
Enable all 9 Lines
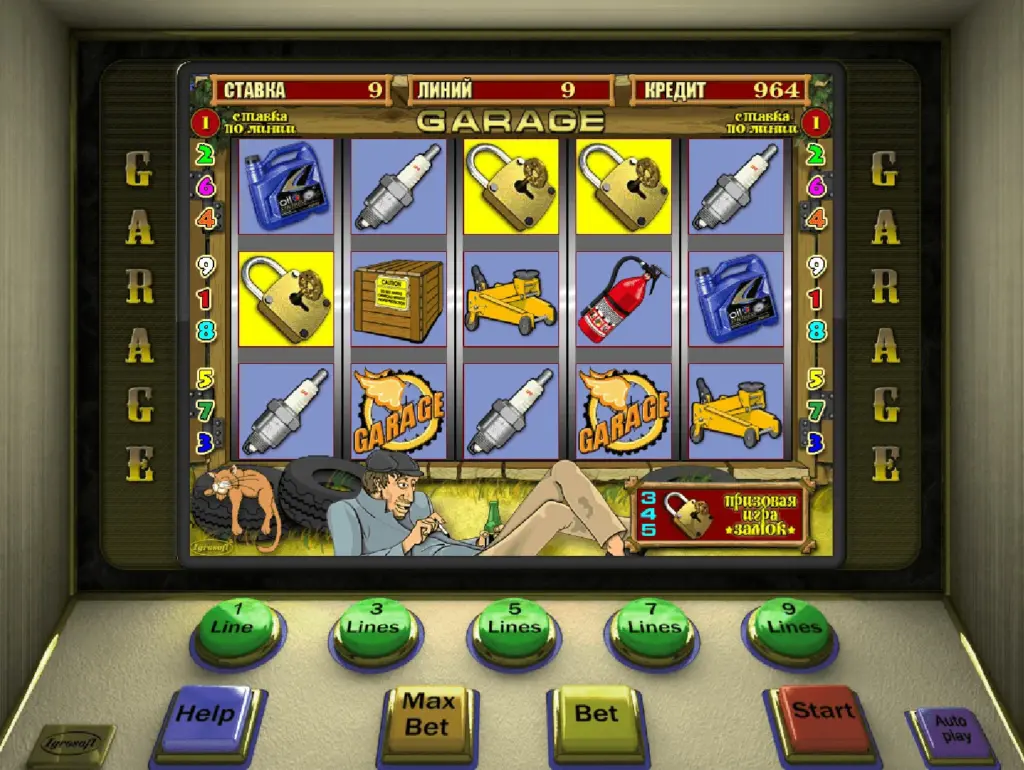point(792,626)
